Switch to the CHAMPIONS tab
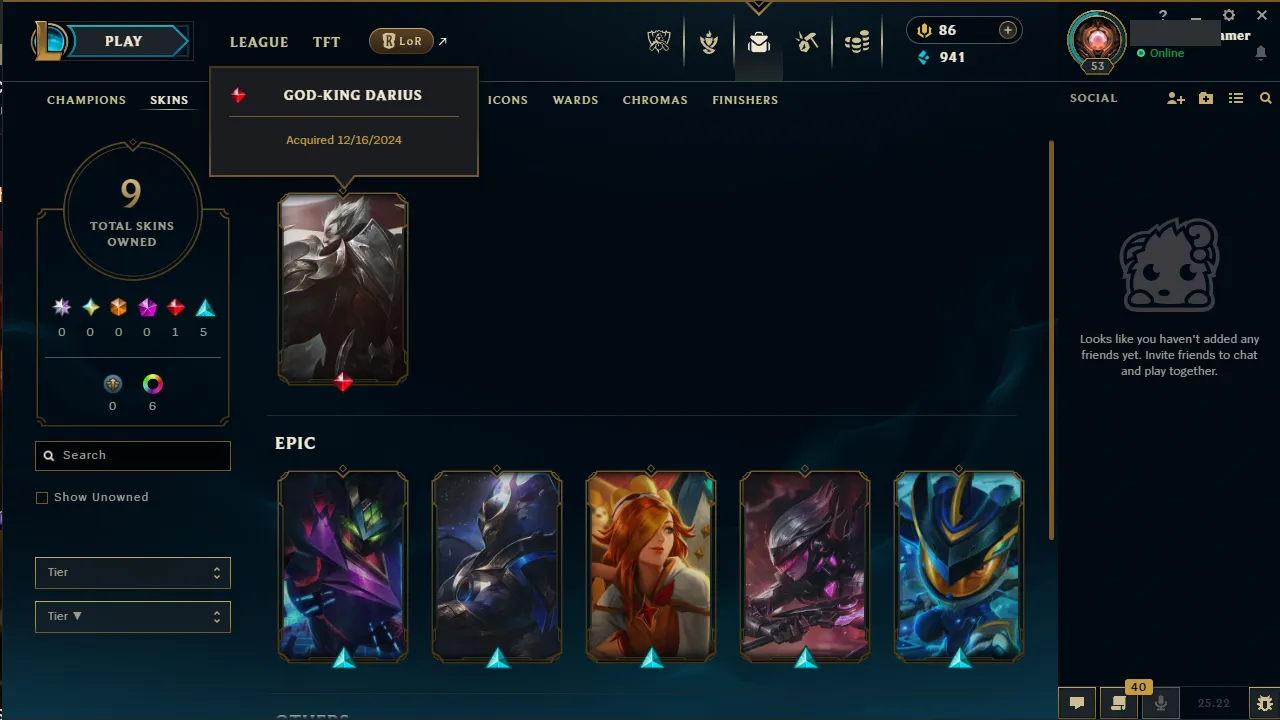The width and height of the screenshot is (1280, 720). [86, 99]
